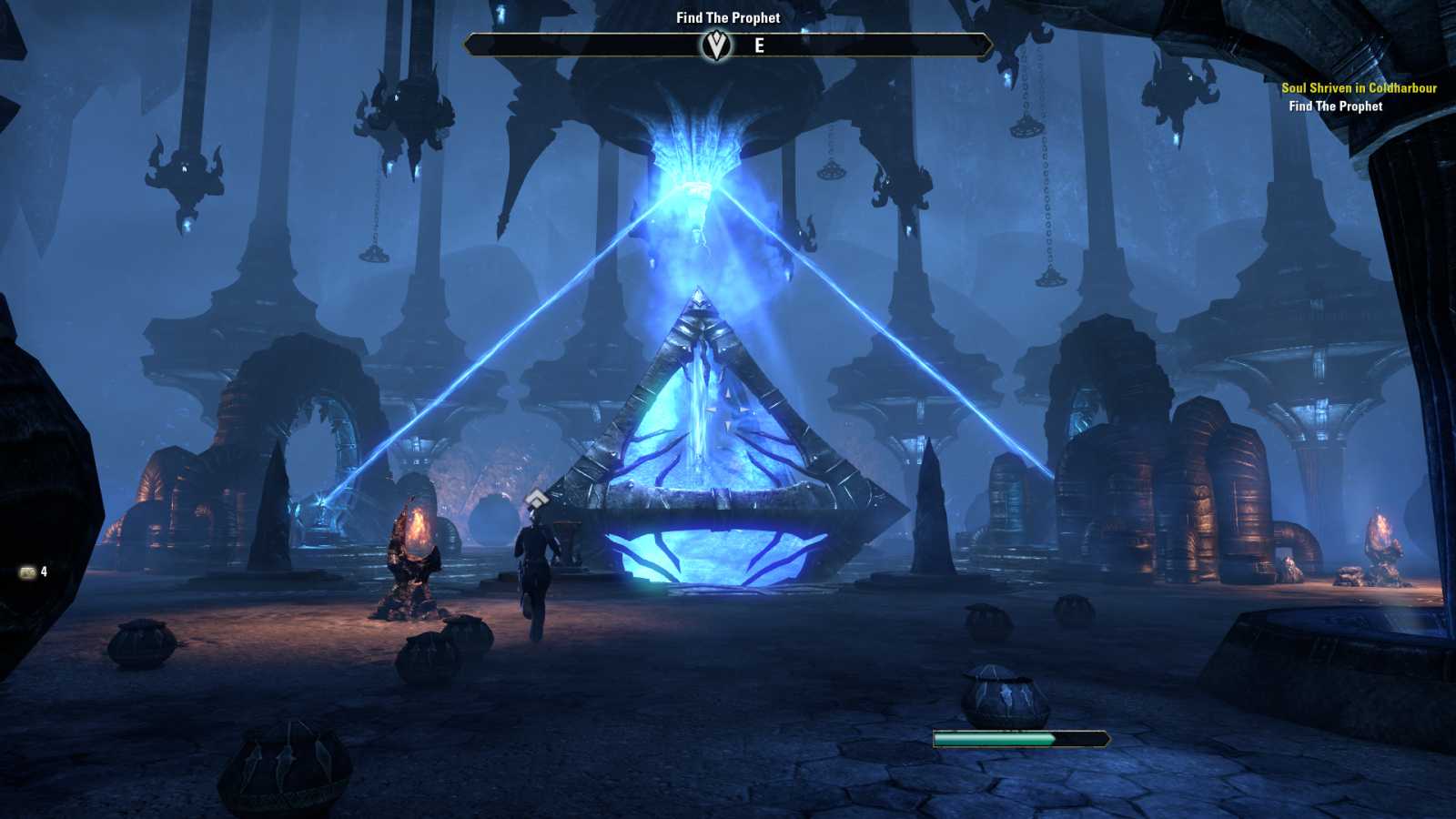
Task: Click the quest marker icon above the player
Action: 539,498
